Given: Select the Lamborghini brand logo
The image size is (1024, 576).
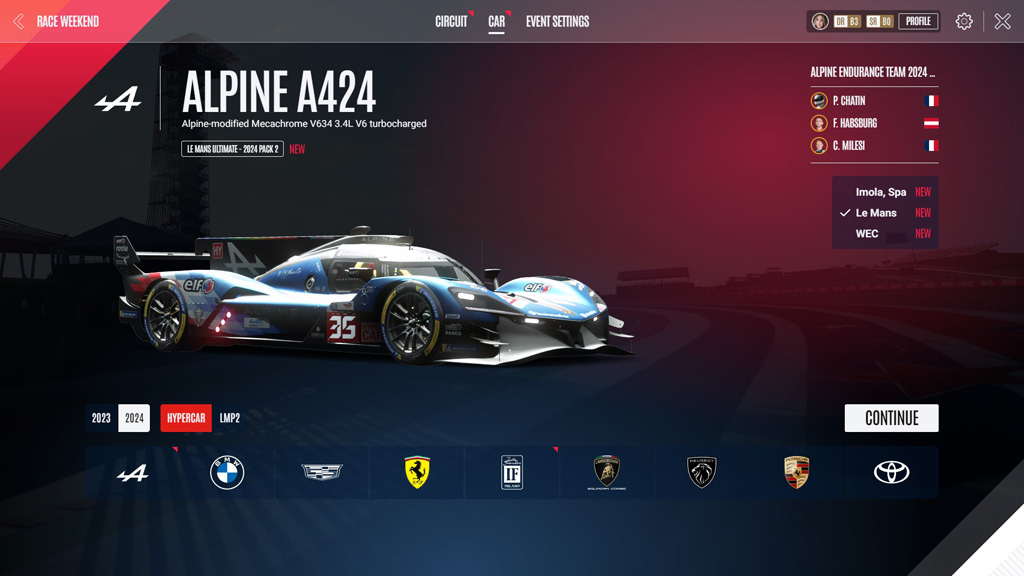Looking at the screenshot, I should tap(607, 473).
